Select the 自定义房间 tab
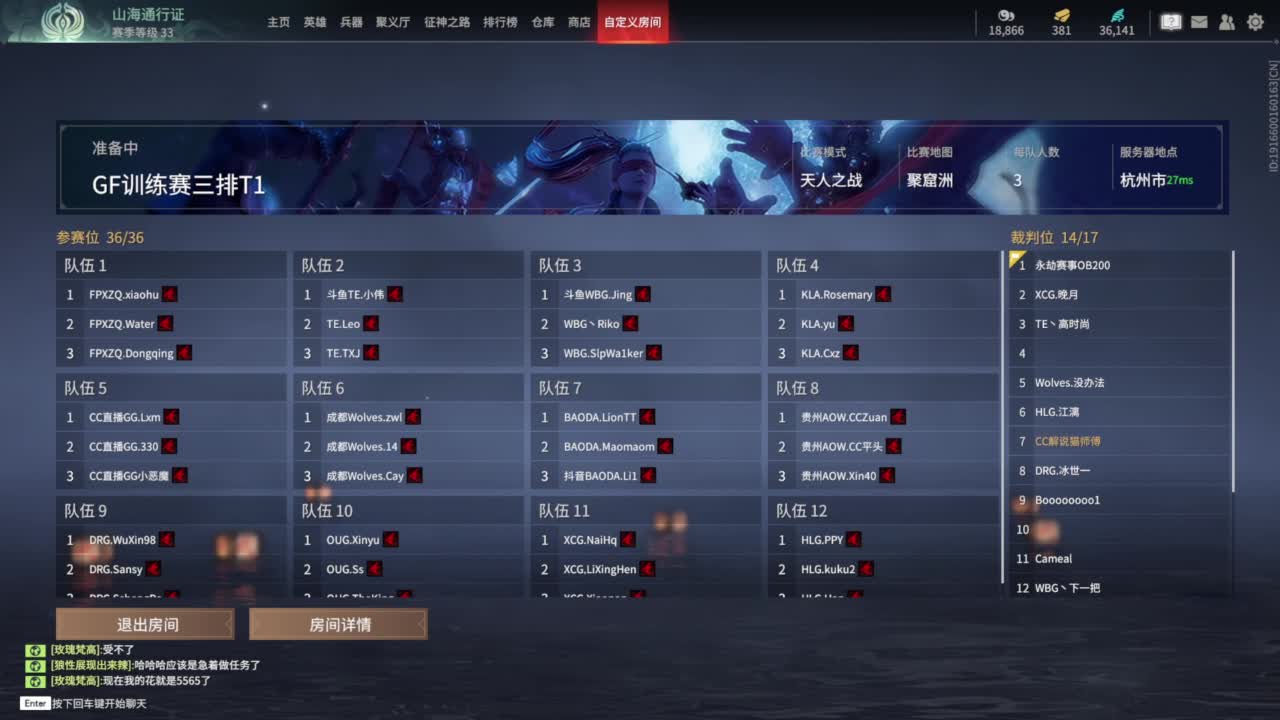This screenshot has height=720, width=1280. [632, 20]
